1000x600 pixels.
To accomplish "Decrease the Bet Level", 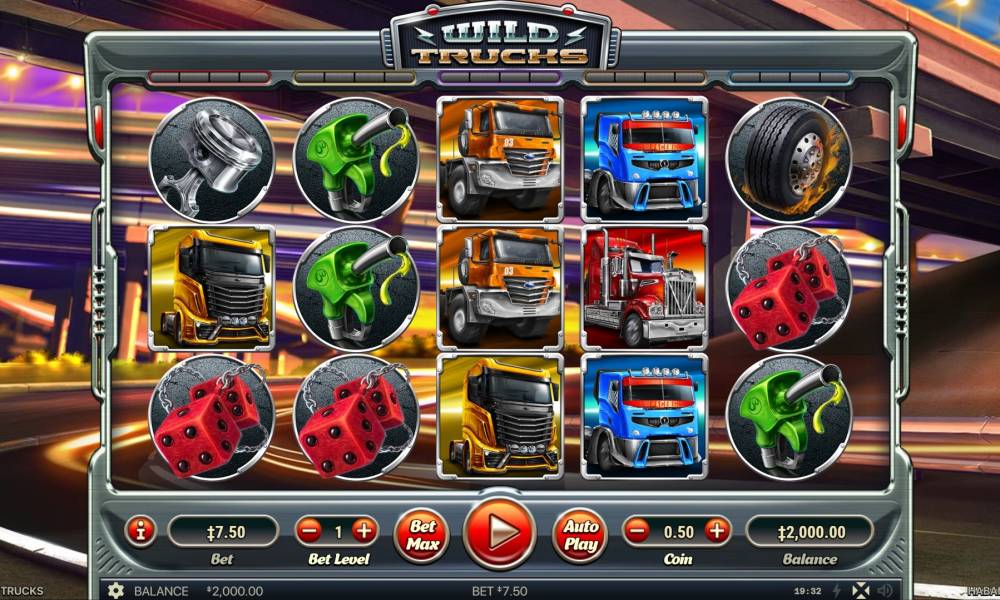I will 310,531.
